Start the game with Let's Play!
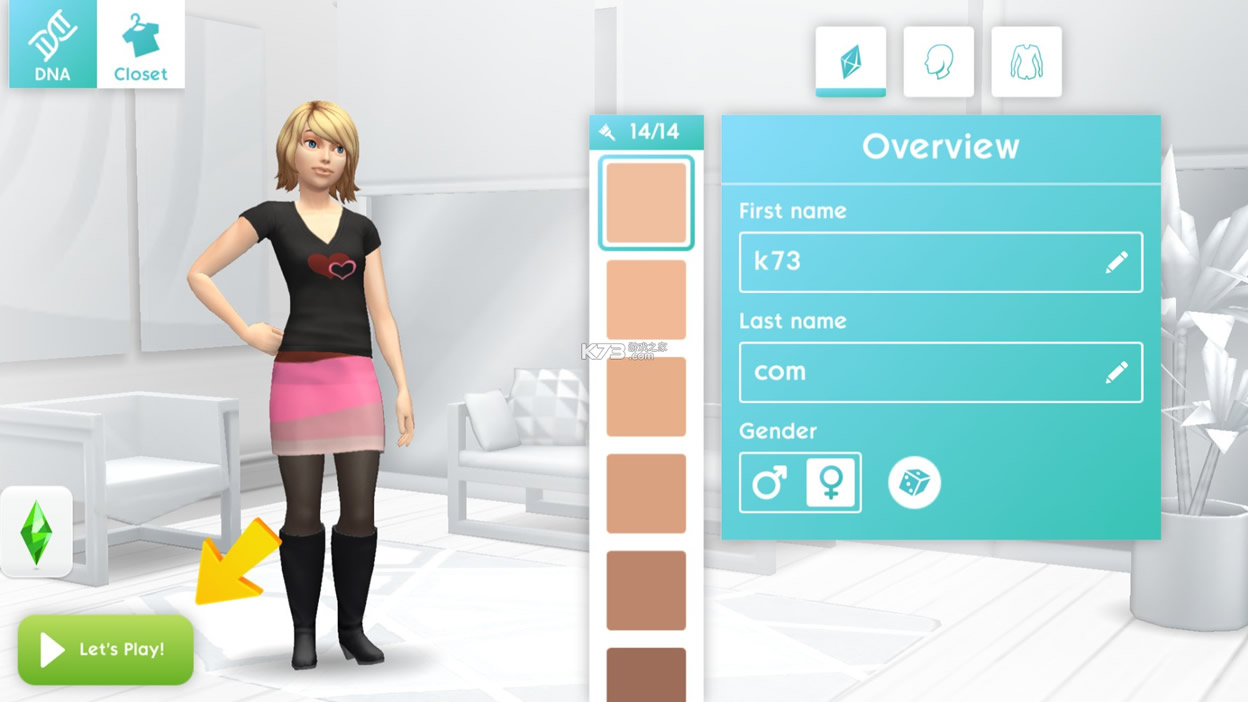1248x702 pixels. 106,650
